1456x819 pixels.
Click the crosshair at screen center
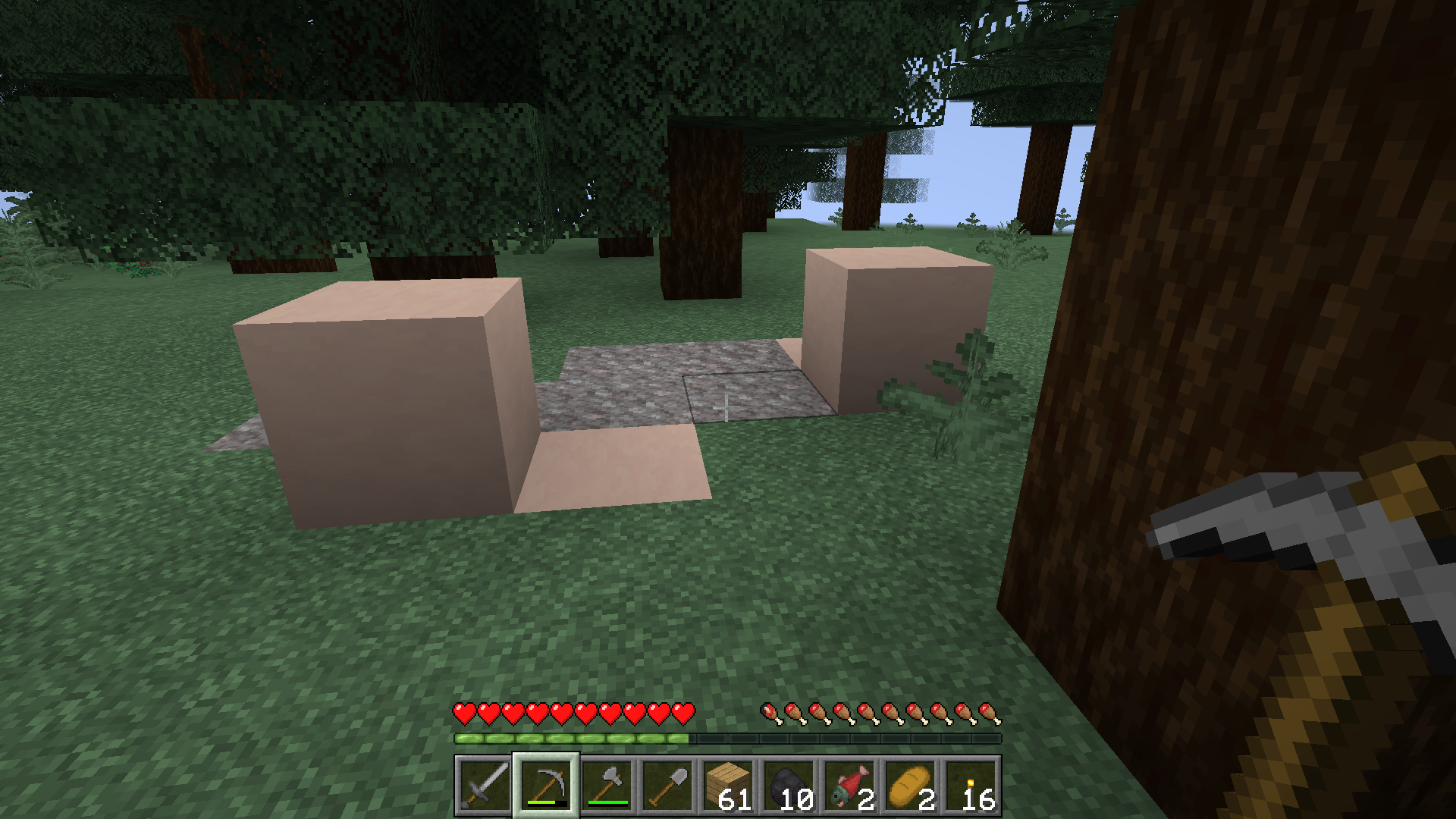coord(728,408)
